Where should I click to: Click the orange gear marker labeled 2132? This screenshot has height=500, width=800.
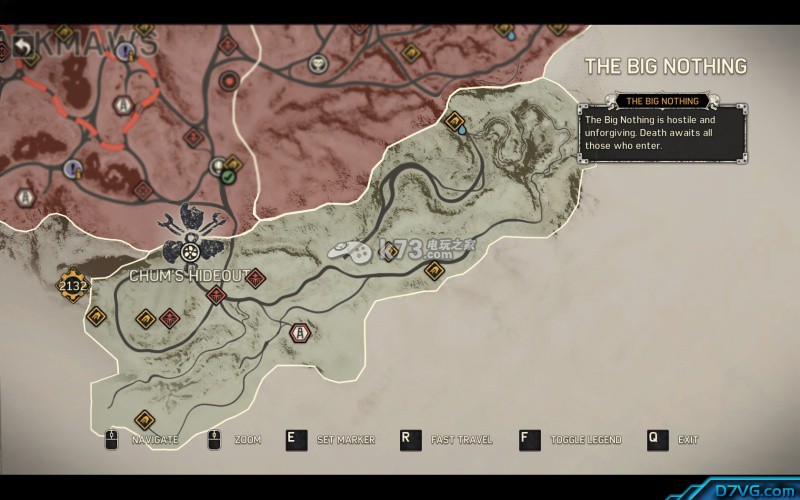[73, 286]
